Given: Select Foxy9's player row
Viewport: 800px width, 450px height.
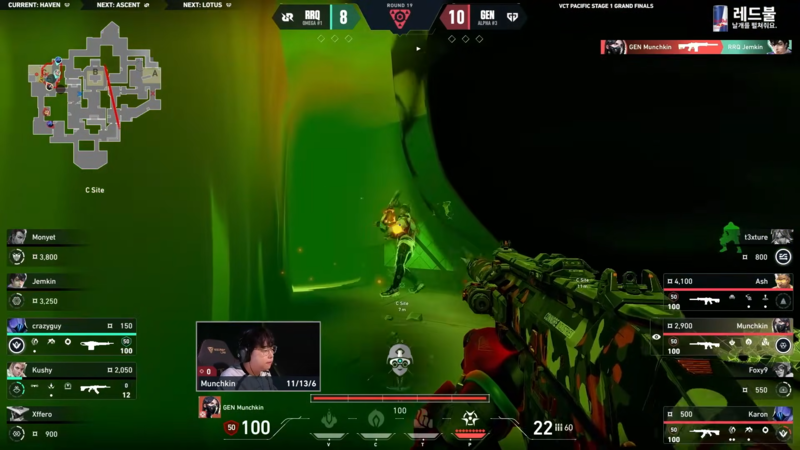Looking at the screenshot, I should click(x=729, y=379).
